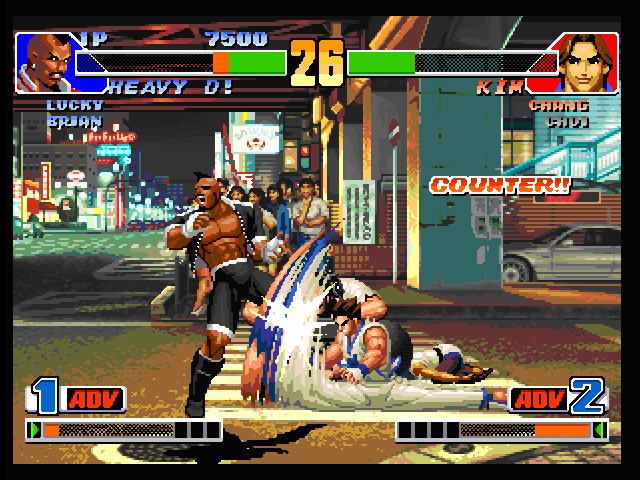Select player 1's ADV mode badge
This screenshot has width=640, height=480.
click(x=95, y=400)
